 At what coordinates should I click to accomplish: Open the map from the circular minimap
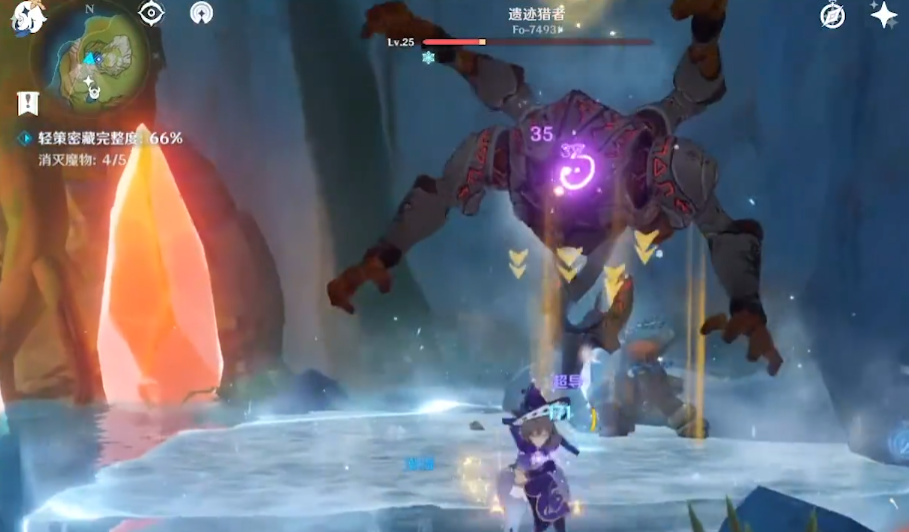(91, 60)
